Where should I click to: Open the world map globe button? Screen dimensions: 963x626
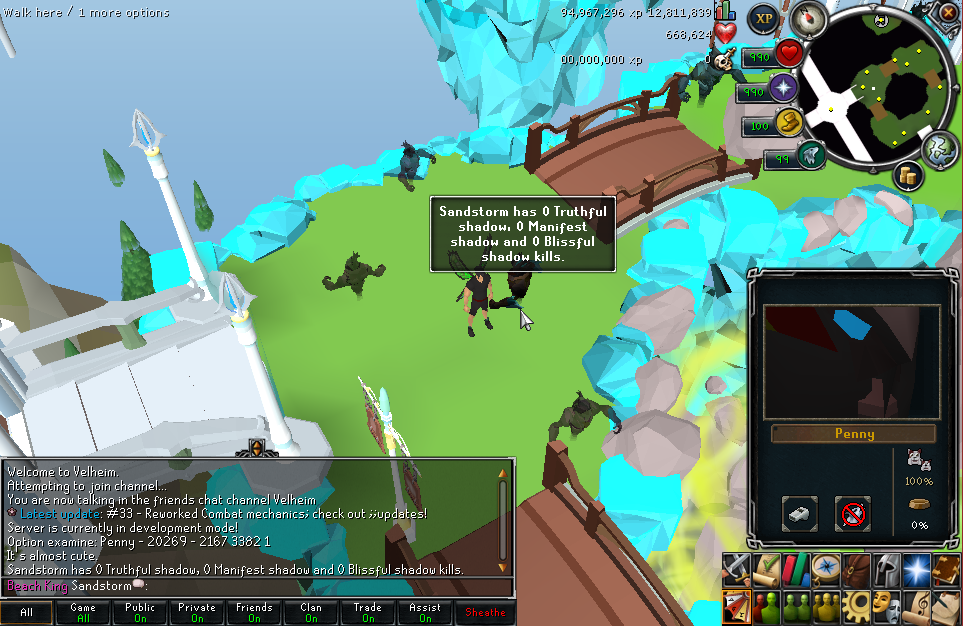939,150
